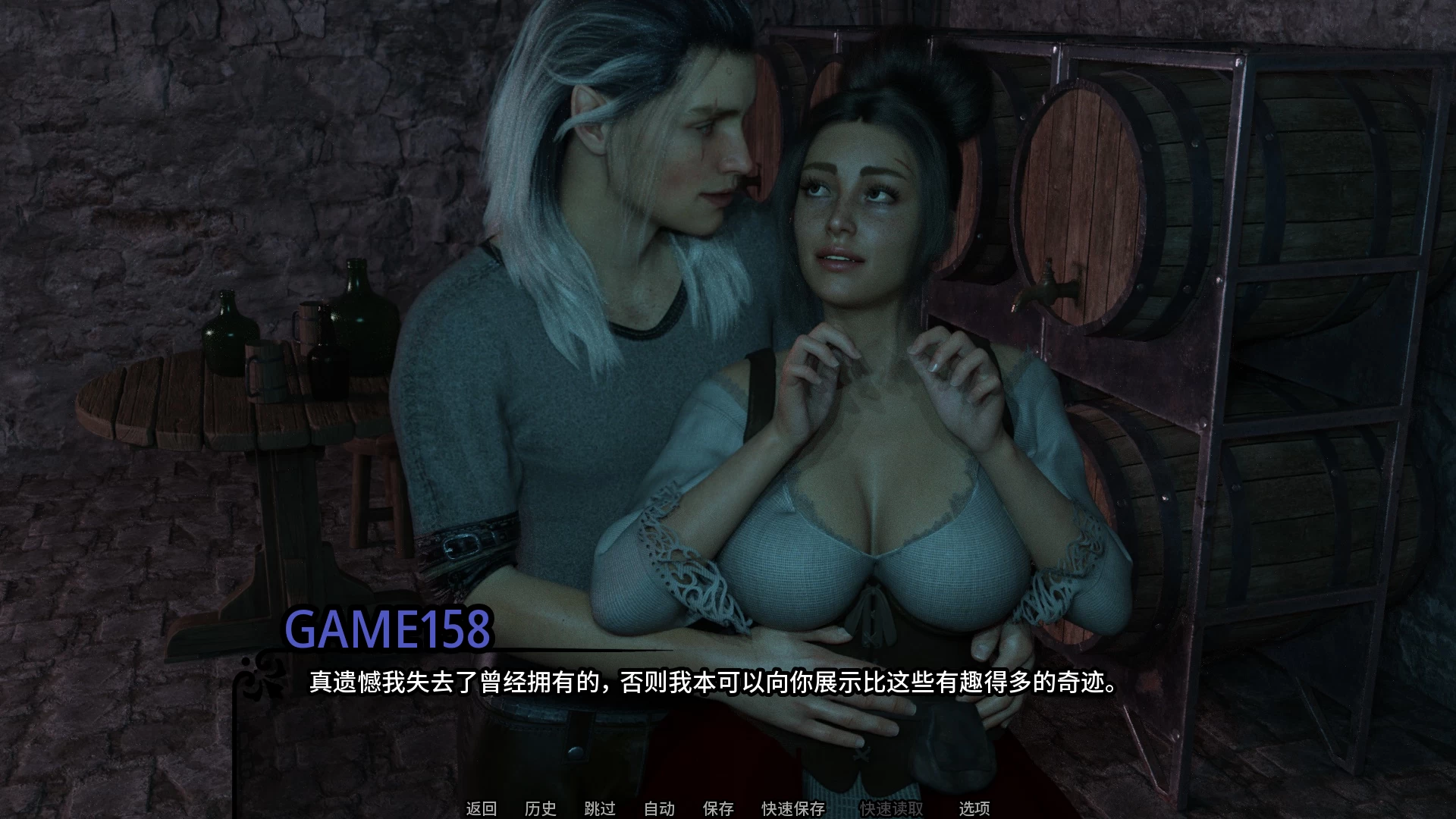The width and height of the screenshot is (1456, 819).
Task: Select 跳过 in the quick menu bar
Action: 599,809
